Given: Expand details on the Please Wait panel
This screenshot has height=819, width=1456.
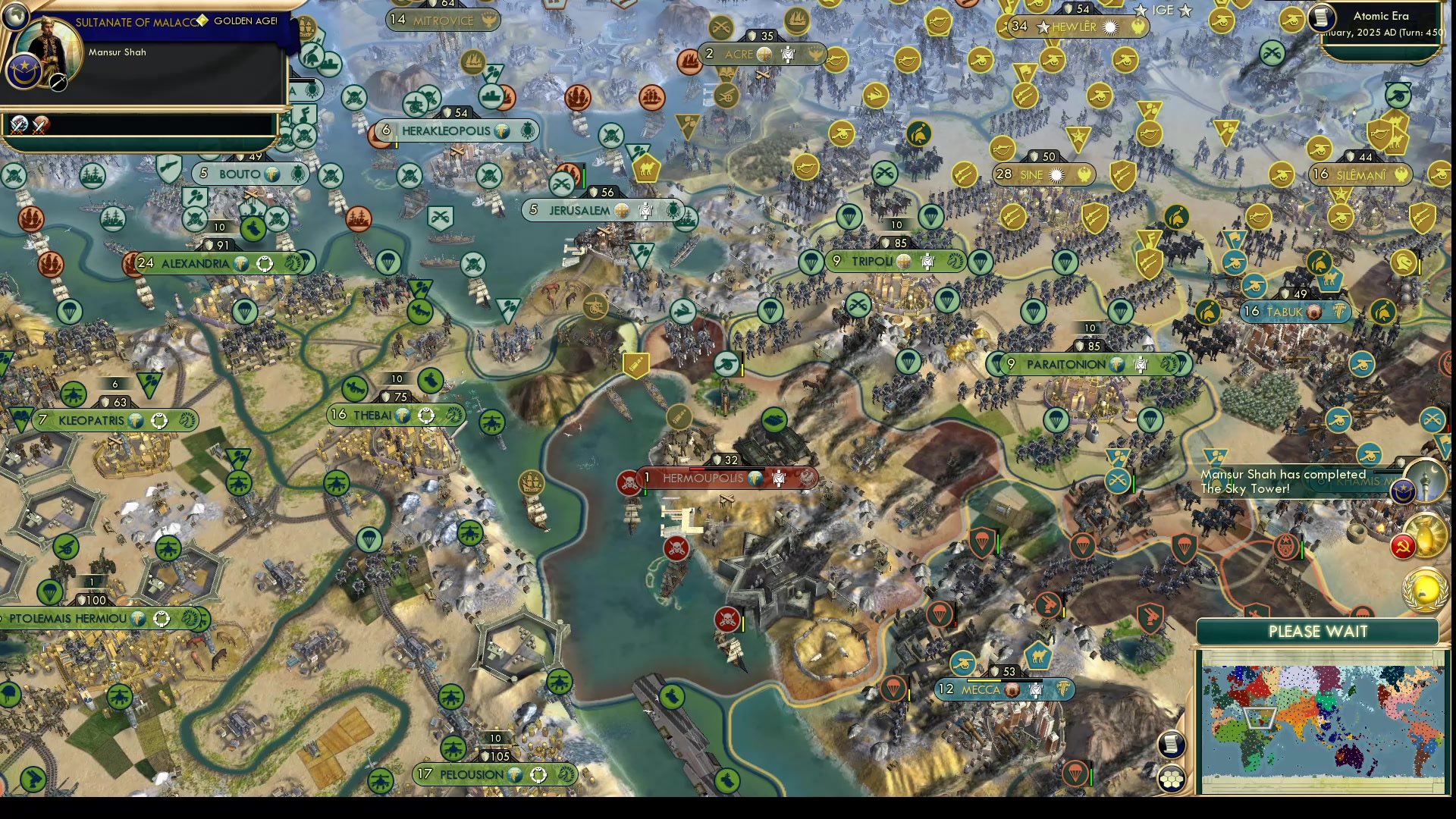Looking at the screenshot, I should click(x=1318, y=631).
